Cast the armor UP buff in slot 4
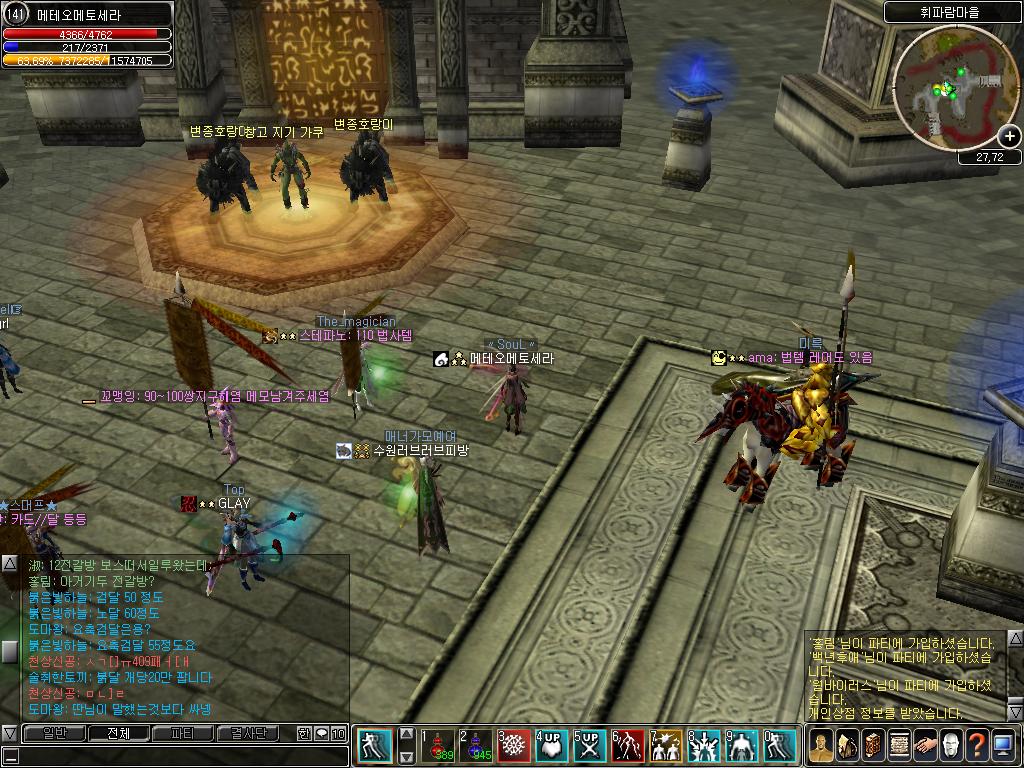Screen dimensions: 1024x768 551,746
